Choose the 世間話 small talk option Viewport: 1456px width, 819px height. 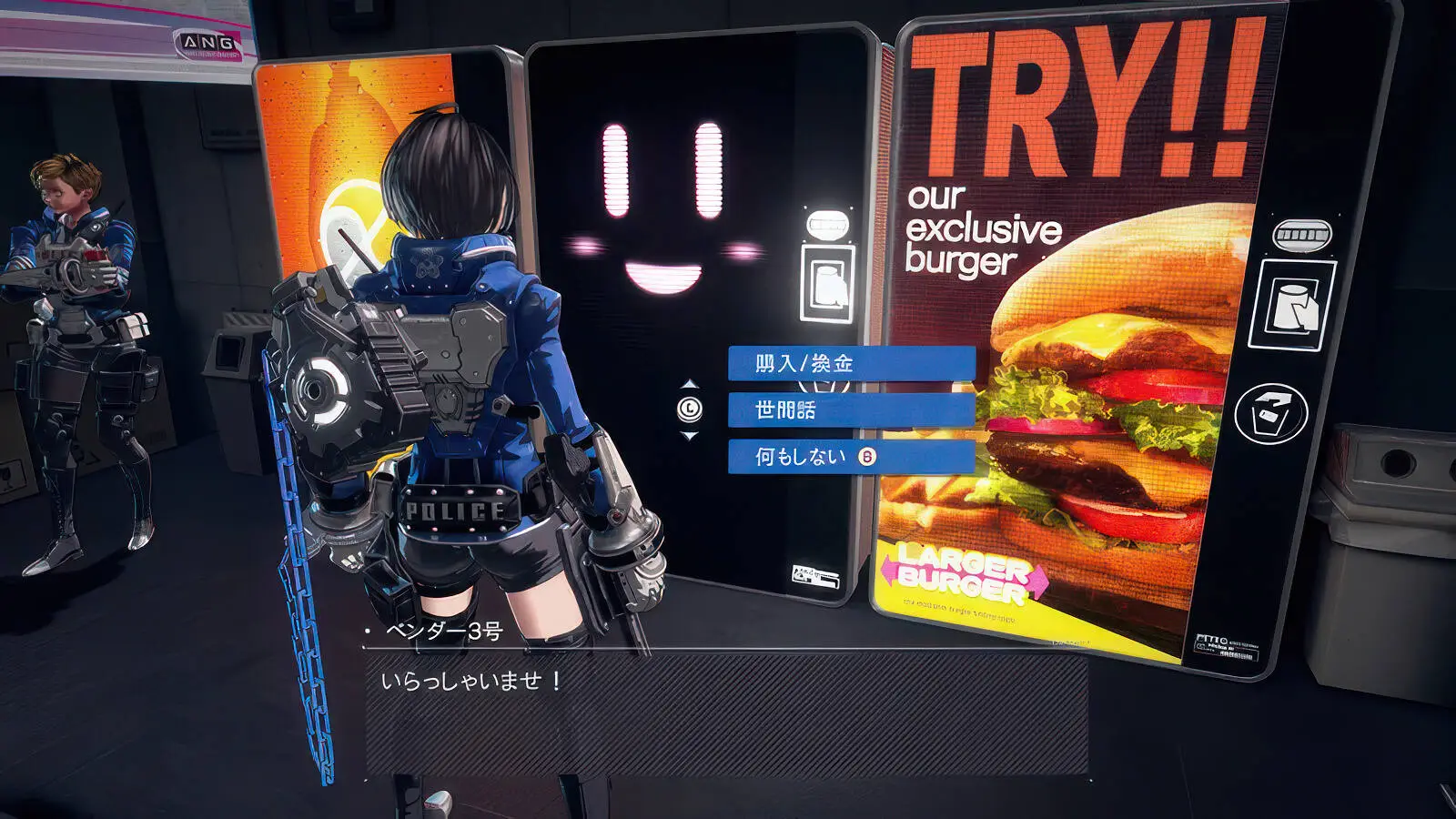851,410
